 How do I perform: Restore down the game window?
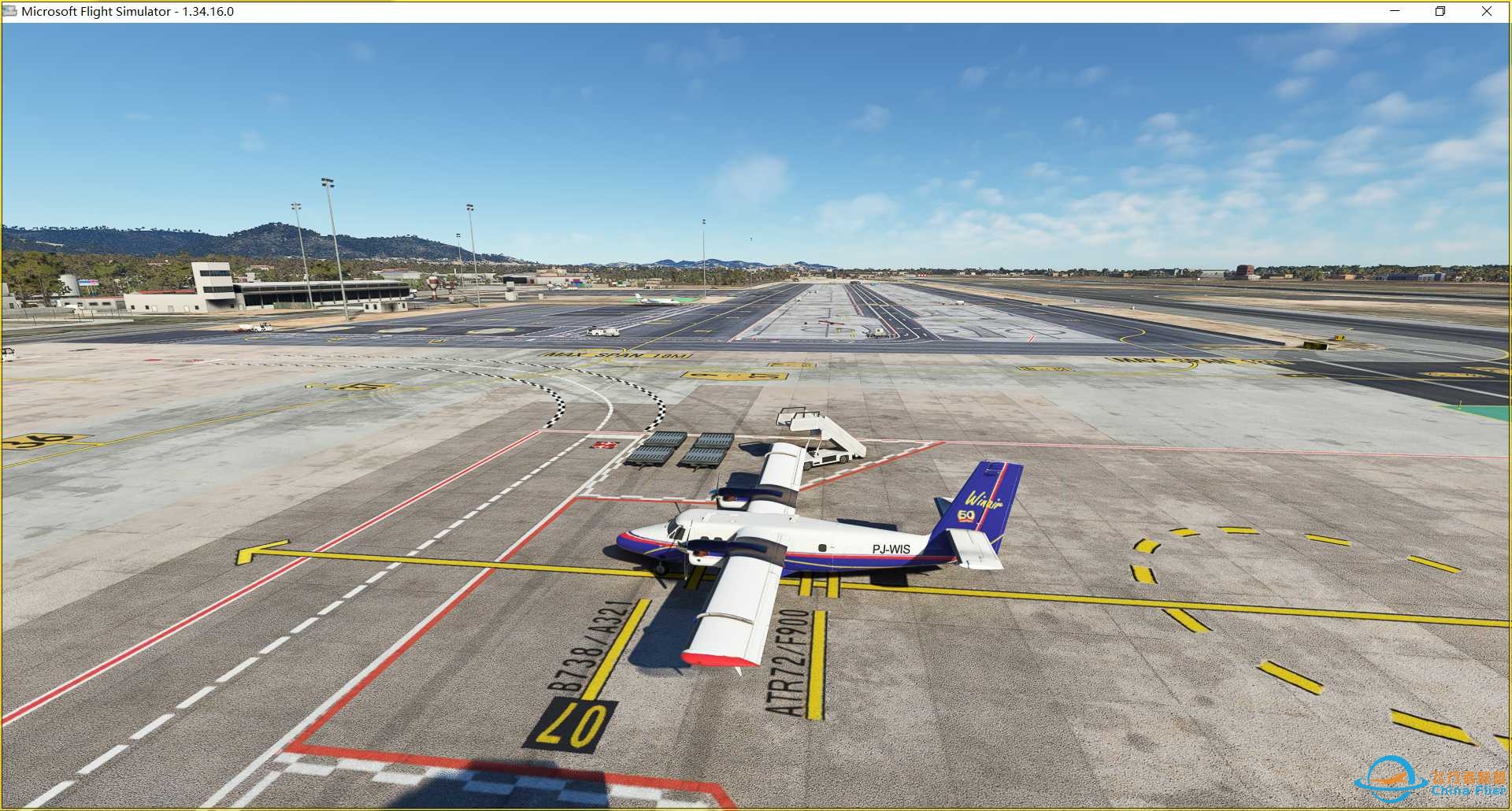[1440, 11]
